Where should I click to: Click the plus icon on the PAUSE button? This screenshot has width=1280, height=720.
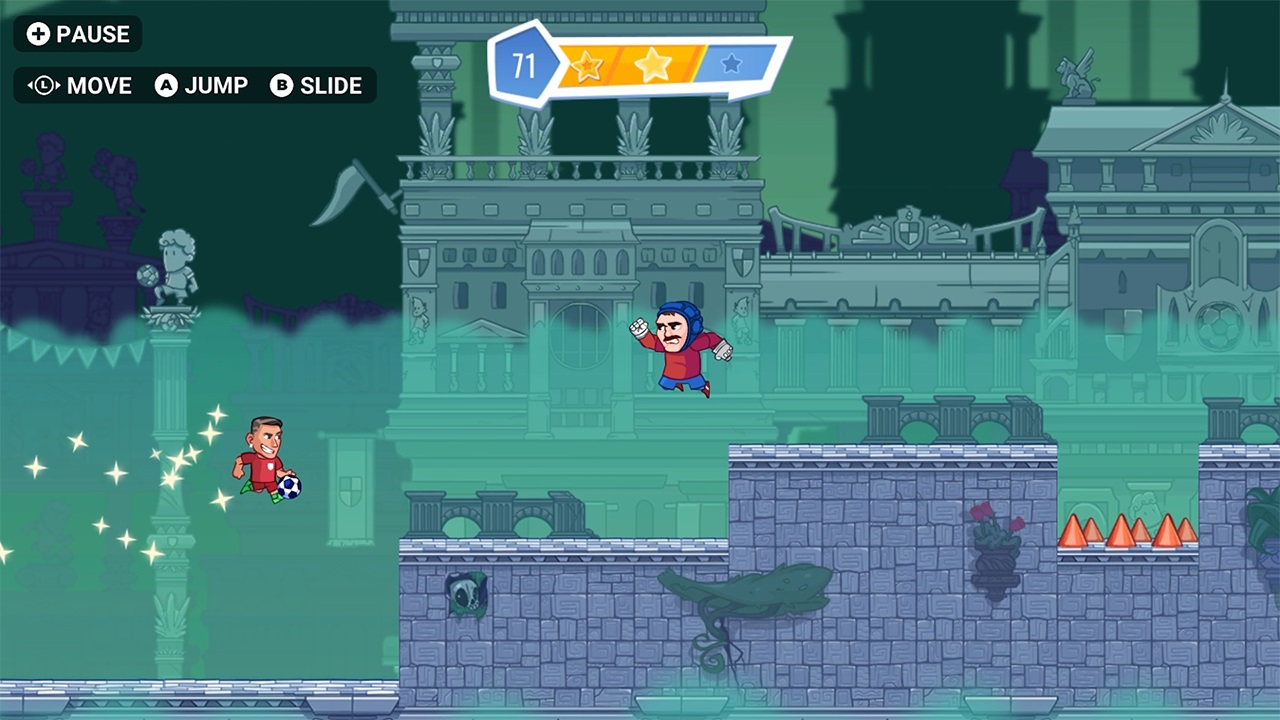tap(37, 34)
